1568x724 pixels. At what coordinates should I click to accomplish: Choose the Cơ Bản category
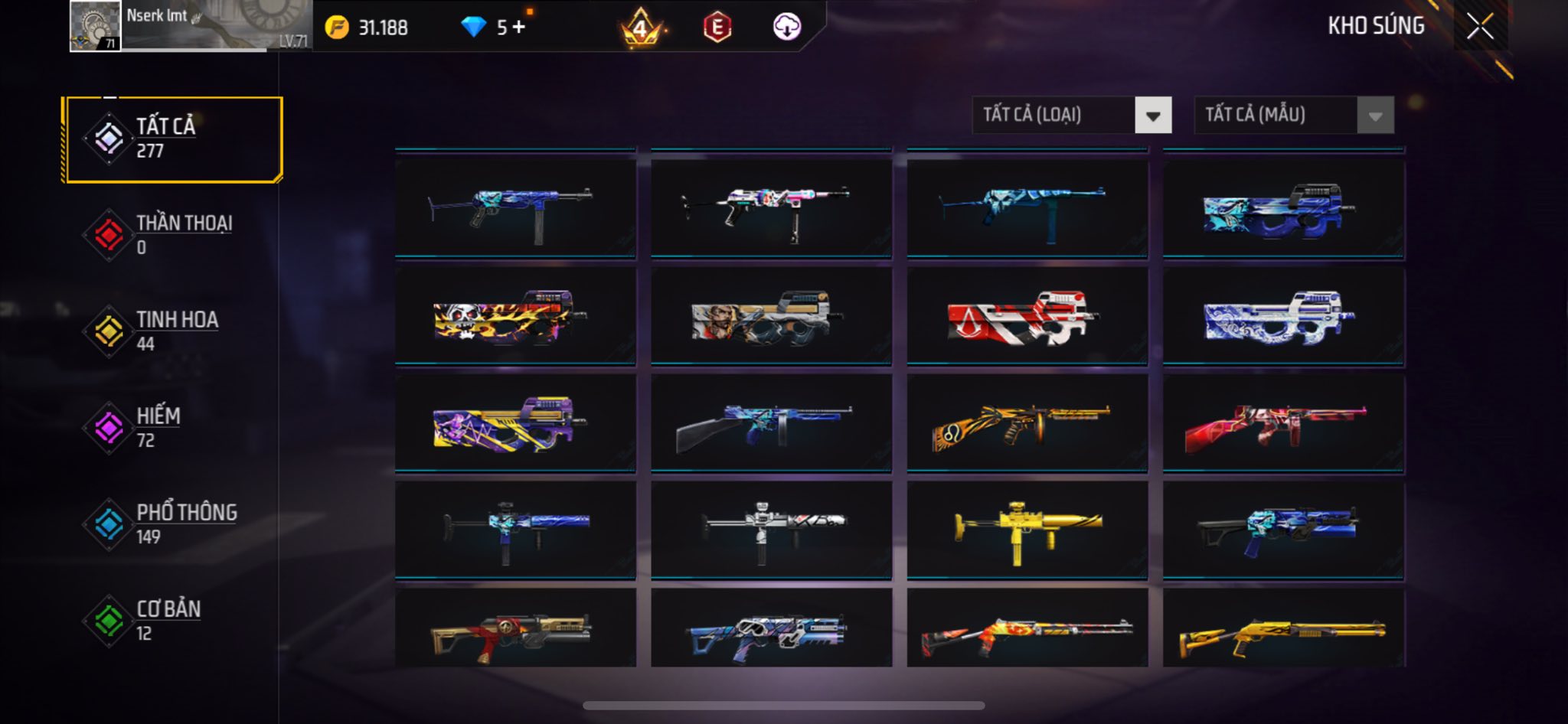point(174,621)
